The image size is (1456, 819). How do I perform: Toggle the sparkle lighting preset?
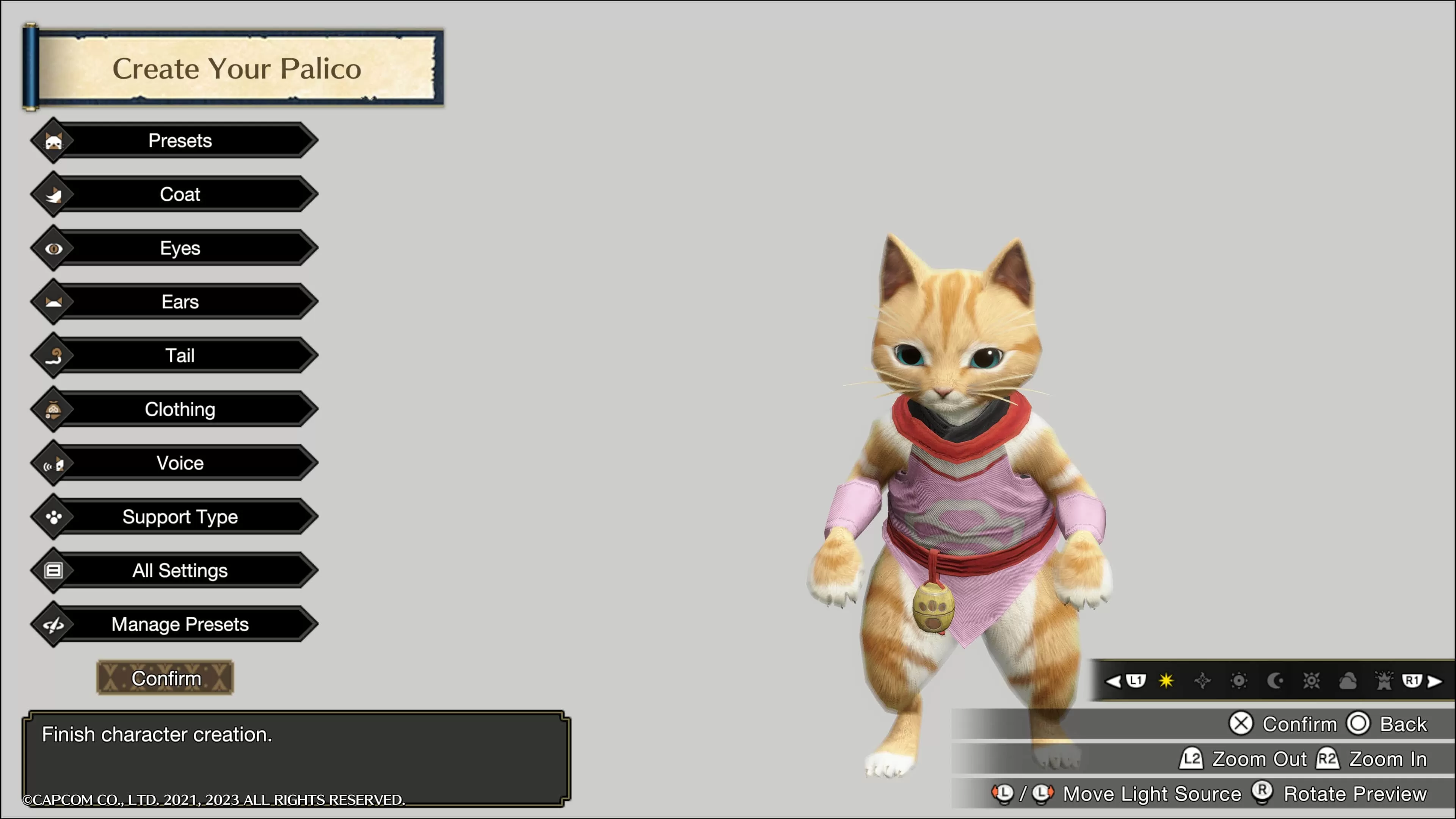[1202, 681]
